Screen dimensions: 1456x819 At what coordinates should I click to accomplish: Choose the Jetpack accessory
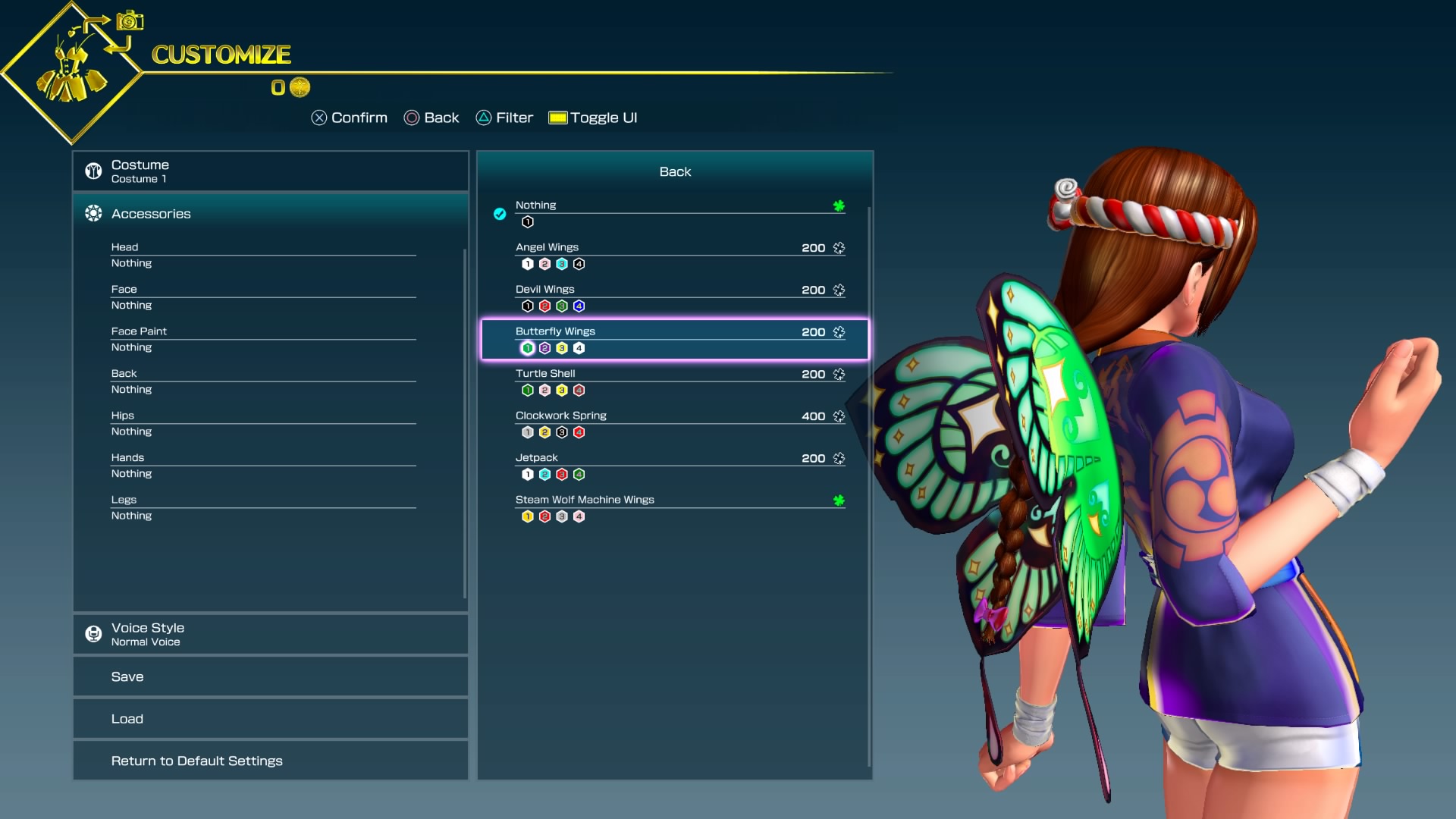coord(675,466)
